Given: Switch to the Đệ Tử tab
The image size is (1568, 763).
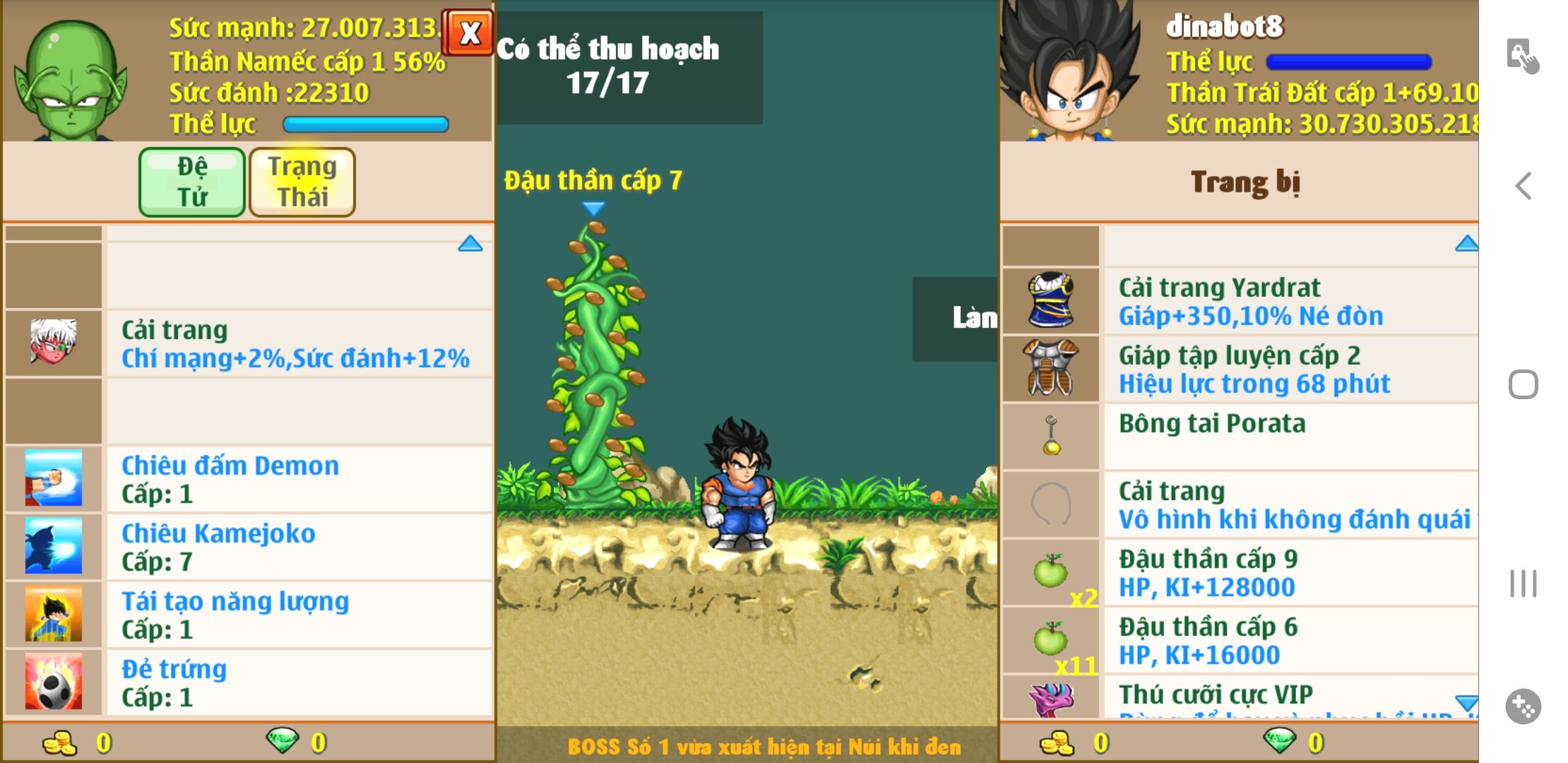Looking at the screenshot, I should (x=192, y=182).
